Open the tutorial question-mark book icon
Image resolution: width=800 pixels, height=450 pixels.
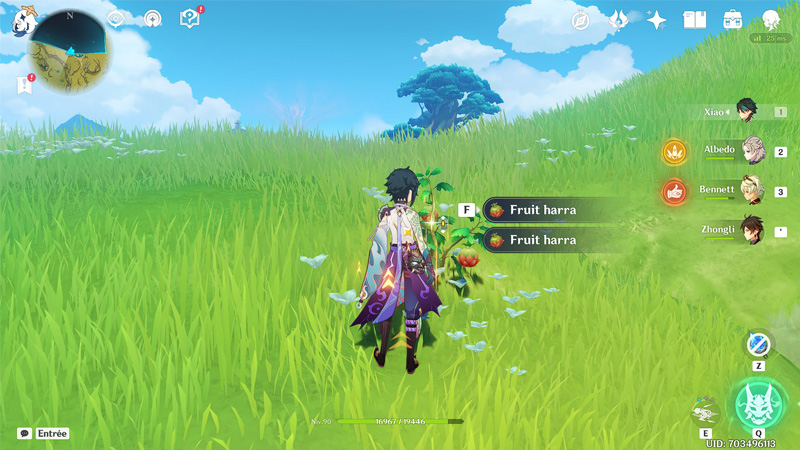(189, 18)
